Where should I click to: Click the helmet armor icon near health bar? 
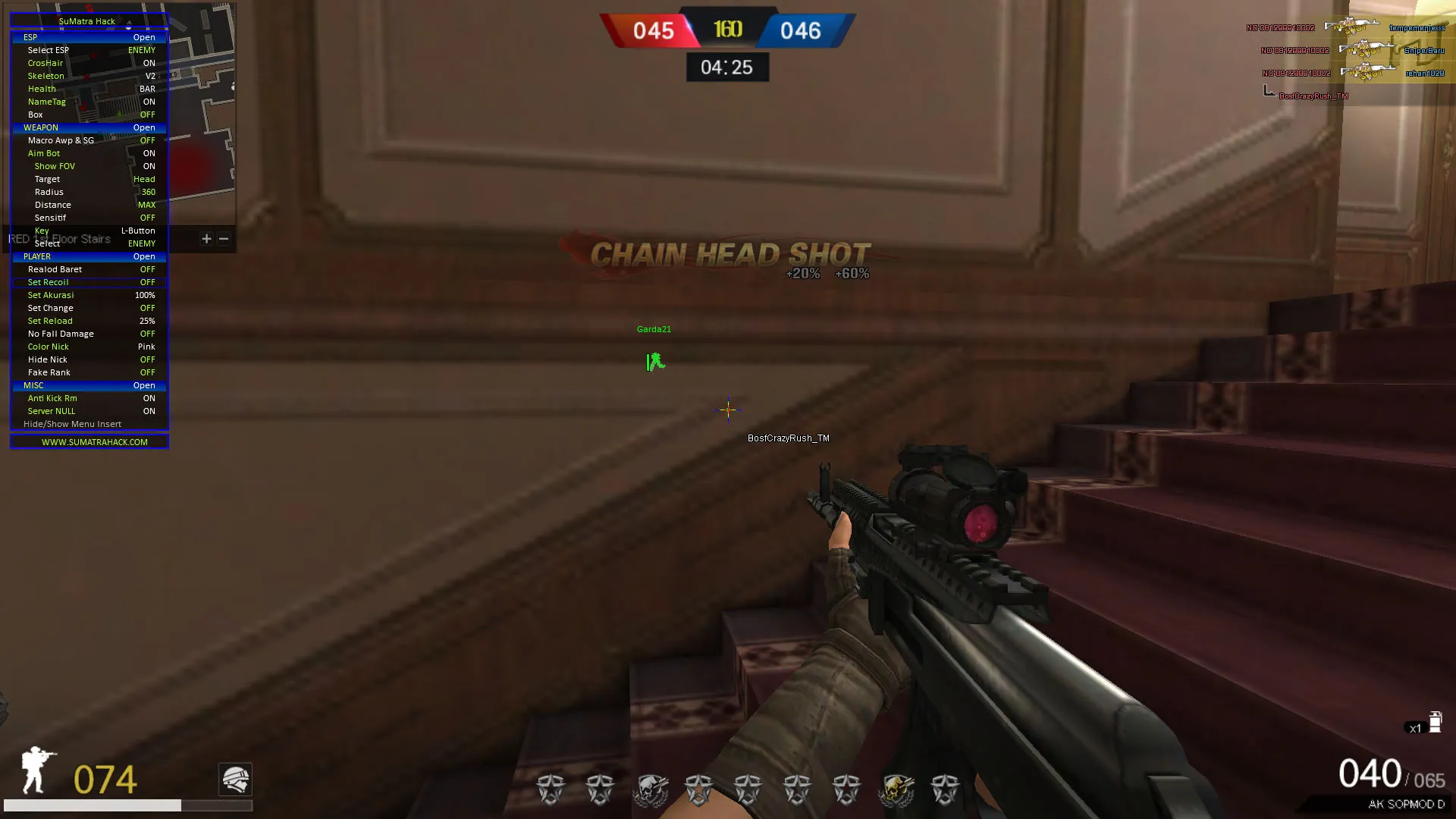(235, 780)
